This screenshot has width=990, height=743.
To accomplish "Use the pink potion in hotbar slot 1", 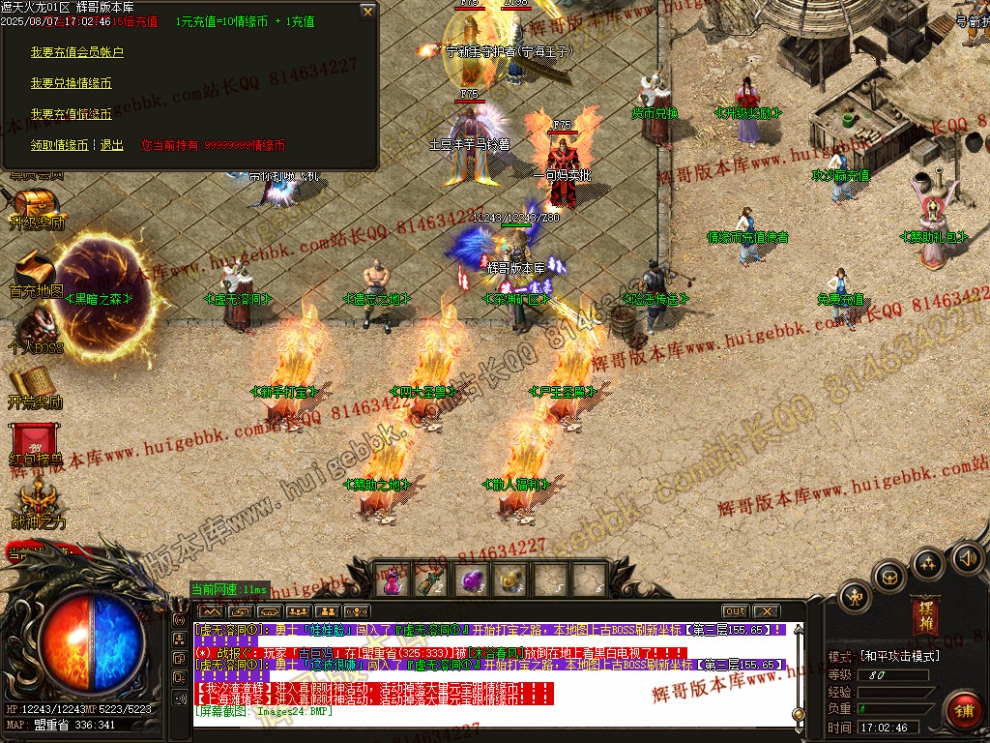I will (393, 579).
